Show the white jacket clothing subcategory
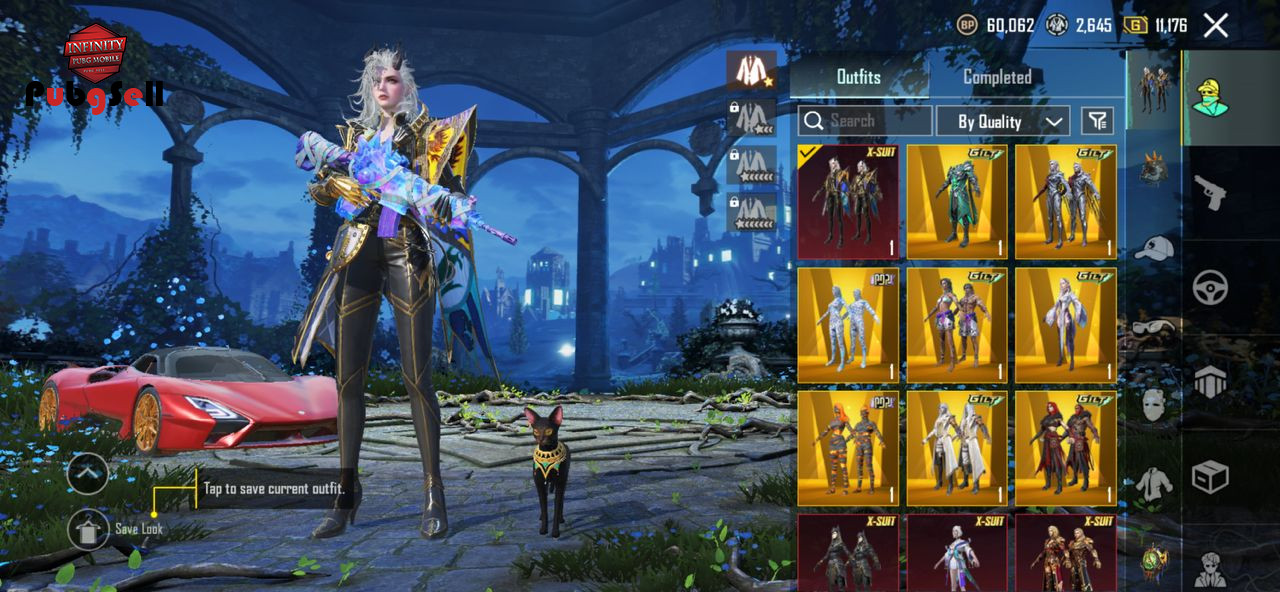The image size is (1280, 592). tap(1154, 484)
